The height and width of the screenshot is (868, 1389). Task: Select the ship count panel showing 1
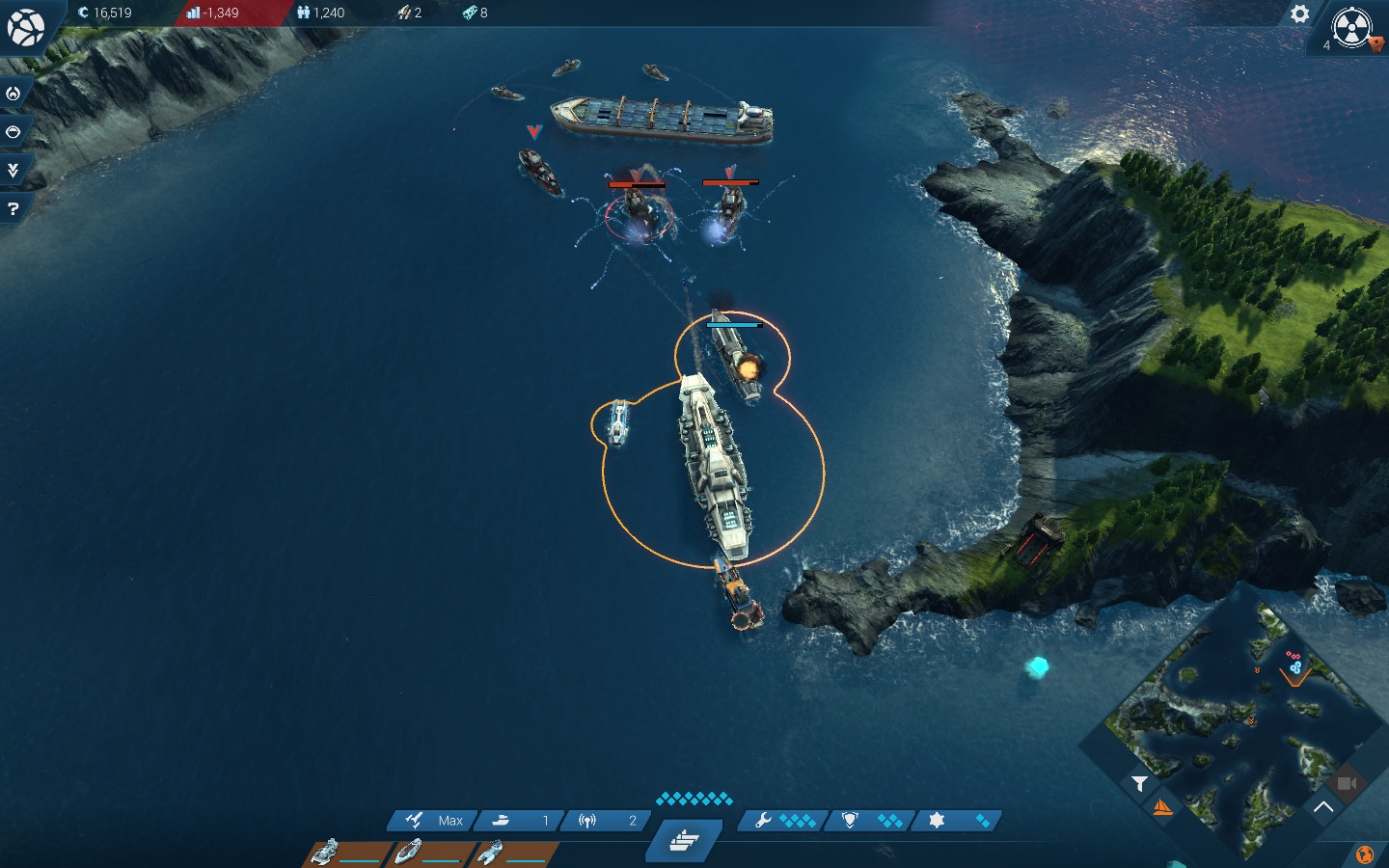click(x=519, y=821)
